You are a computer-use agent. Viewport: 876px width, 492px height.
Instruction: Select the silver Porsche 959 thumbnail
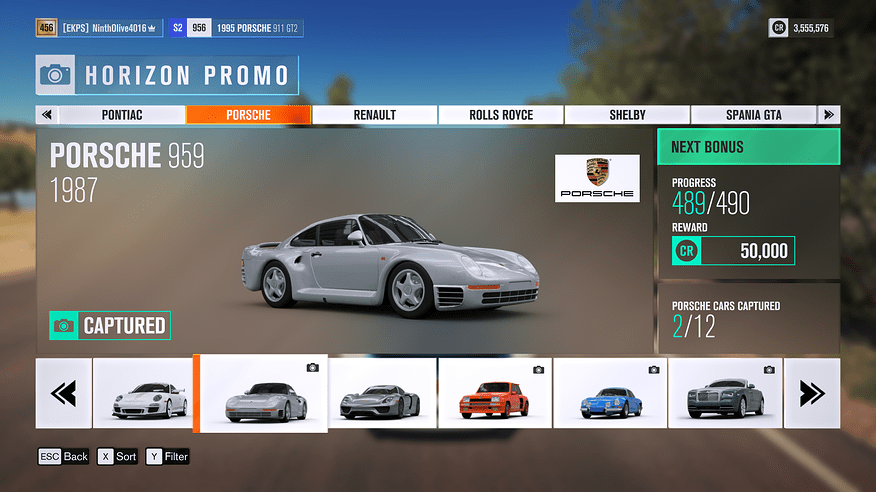coord(261,394)
